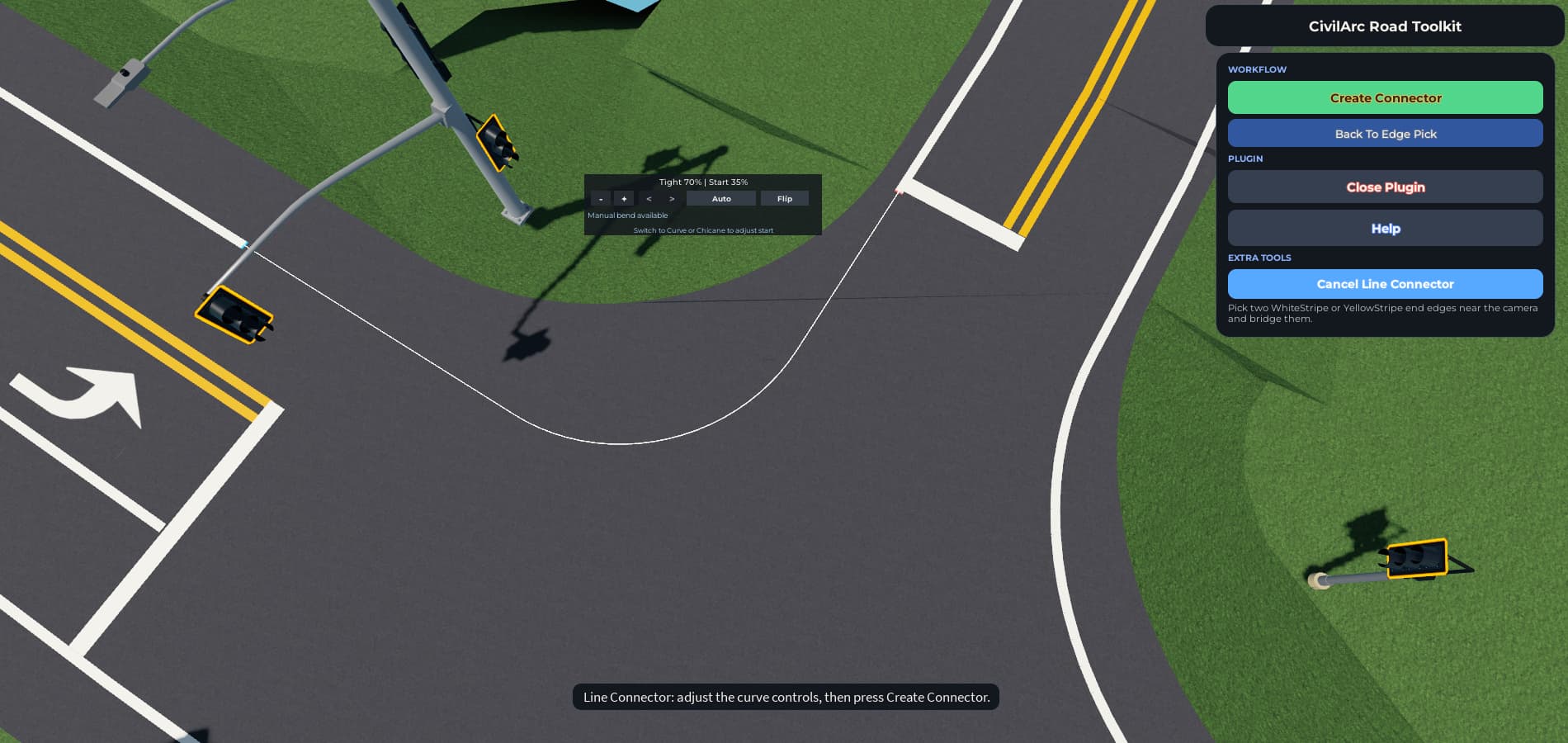Increase curve tightness with the plus button
Screen dimensions: 1568x743
click(624, 199)
